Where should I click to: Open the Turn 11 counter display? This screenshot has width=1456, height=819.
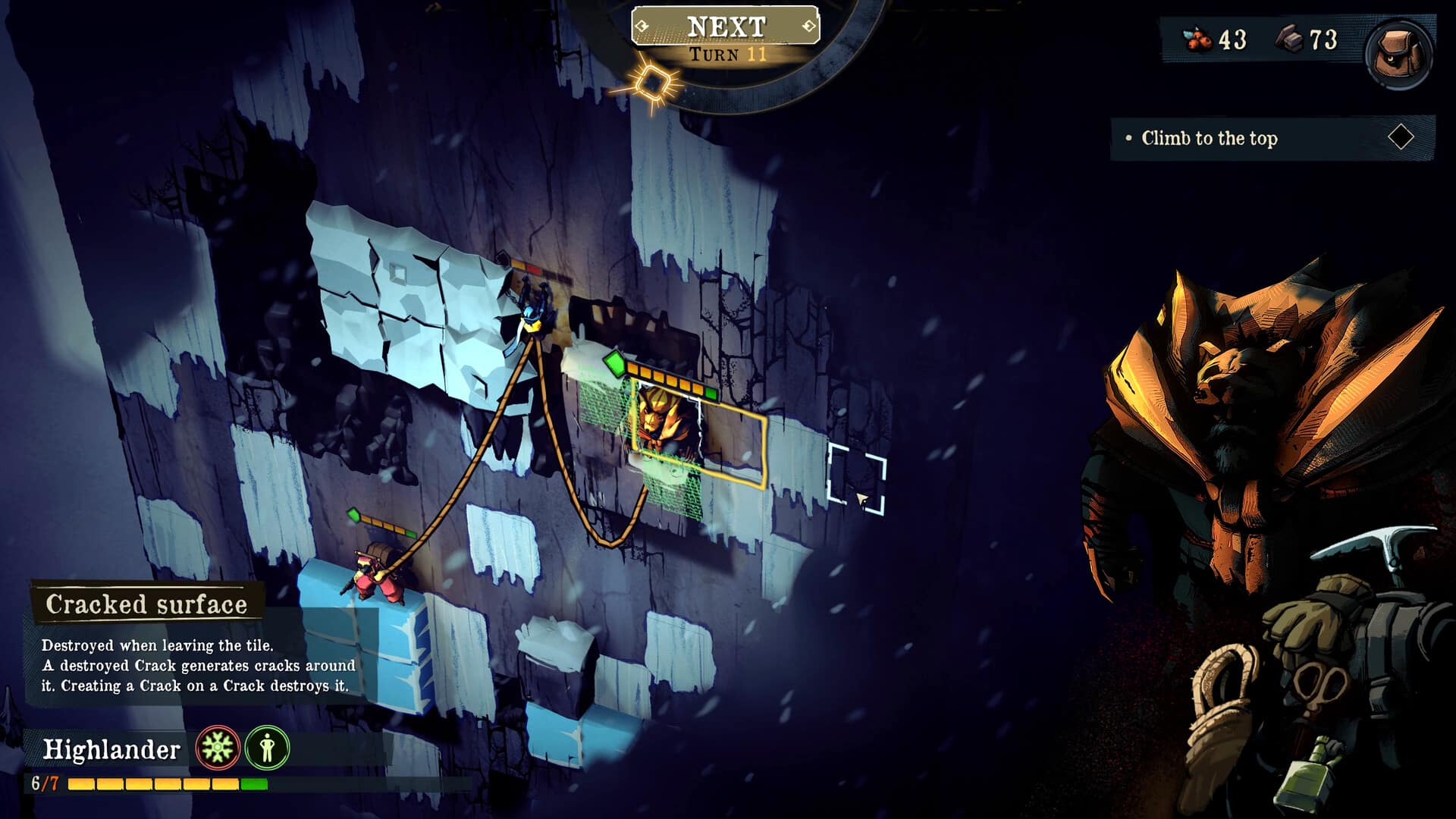(x=726, y=54)
